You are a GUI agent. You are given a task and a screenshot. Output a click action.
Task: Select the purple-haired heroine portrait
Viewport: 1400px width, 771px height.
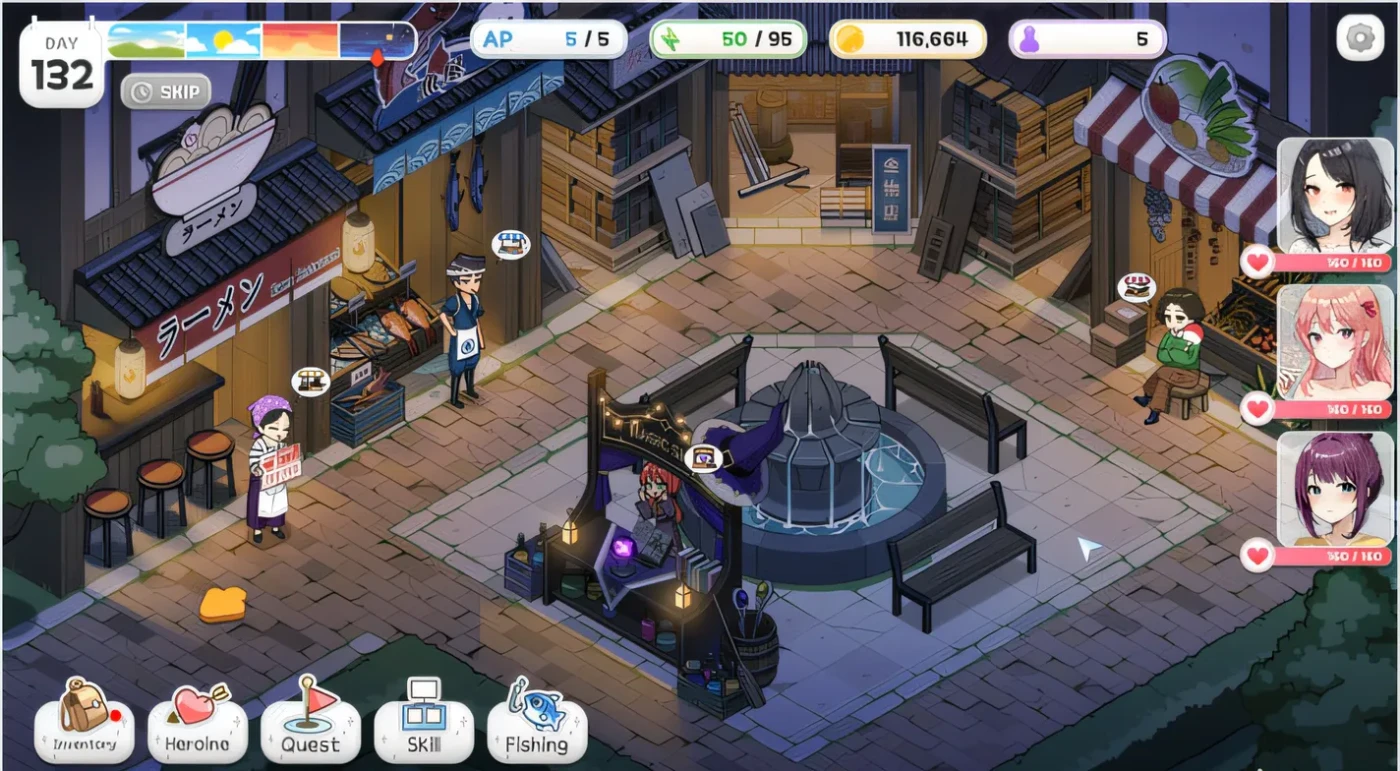(x=1334, y=489)
